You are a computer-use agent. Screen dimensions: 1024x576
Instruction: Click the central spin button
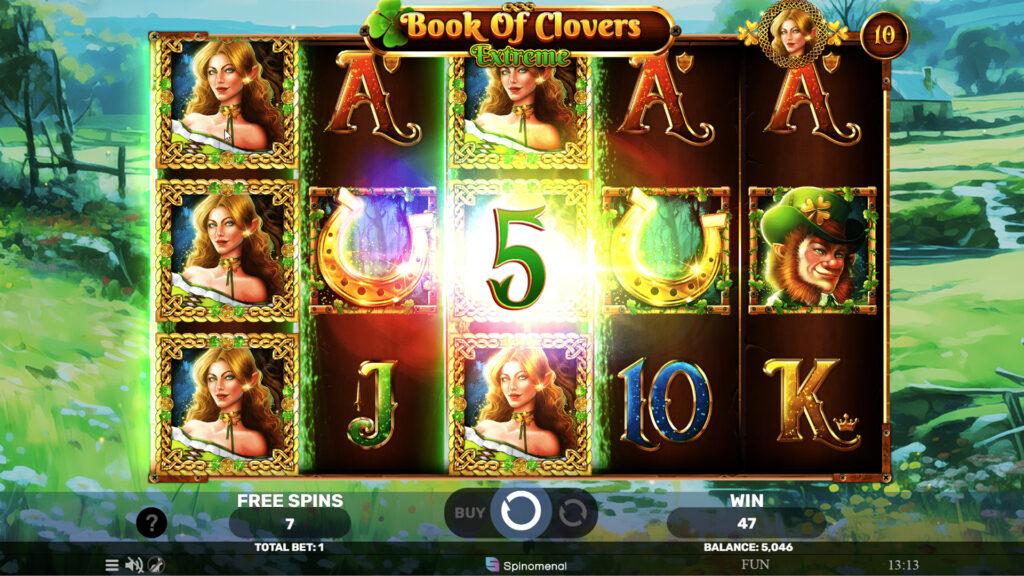[520, 512]
